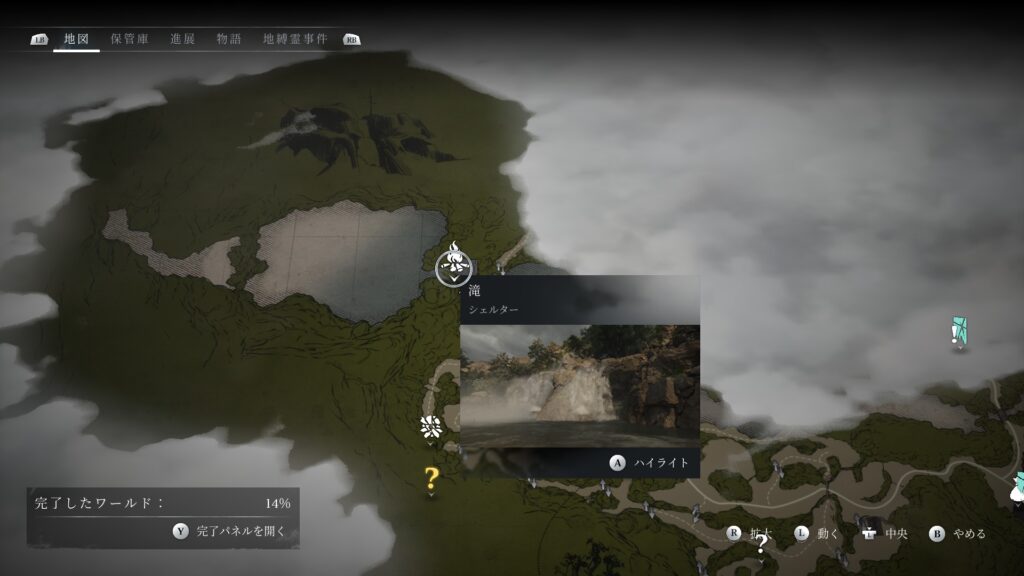The height and width of the screenshot is (576, 1024).
Task: Select the white flower map marker
Action: [431, 427]
